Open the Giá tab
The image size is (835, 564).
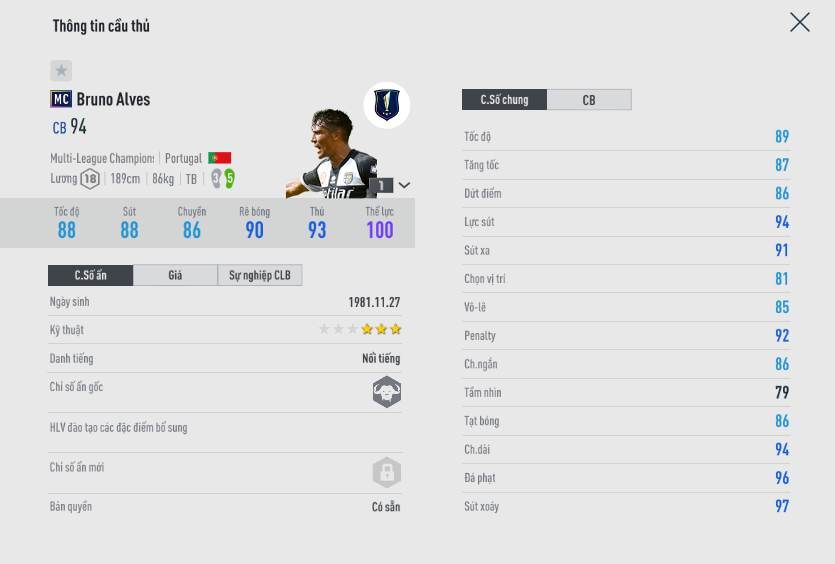[x=175, y=275]
